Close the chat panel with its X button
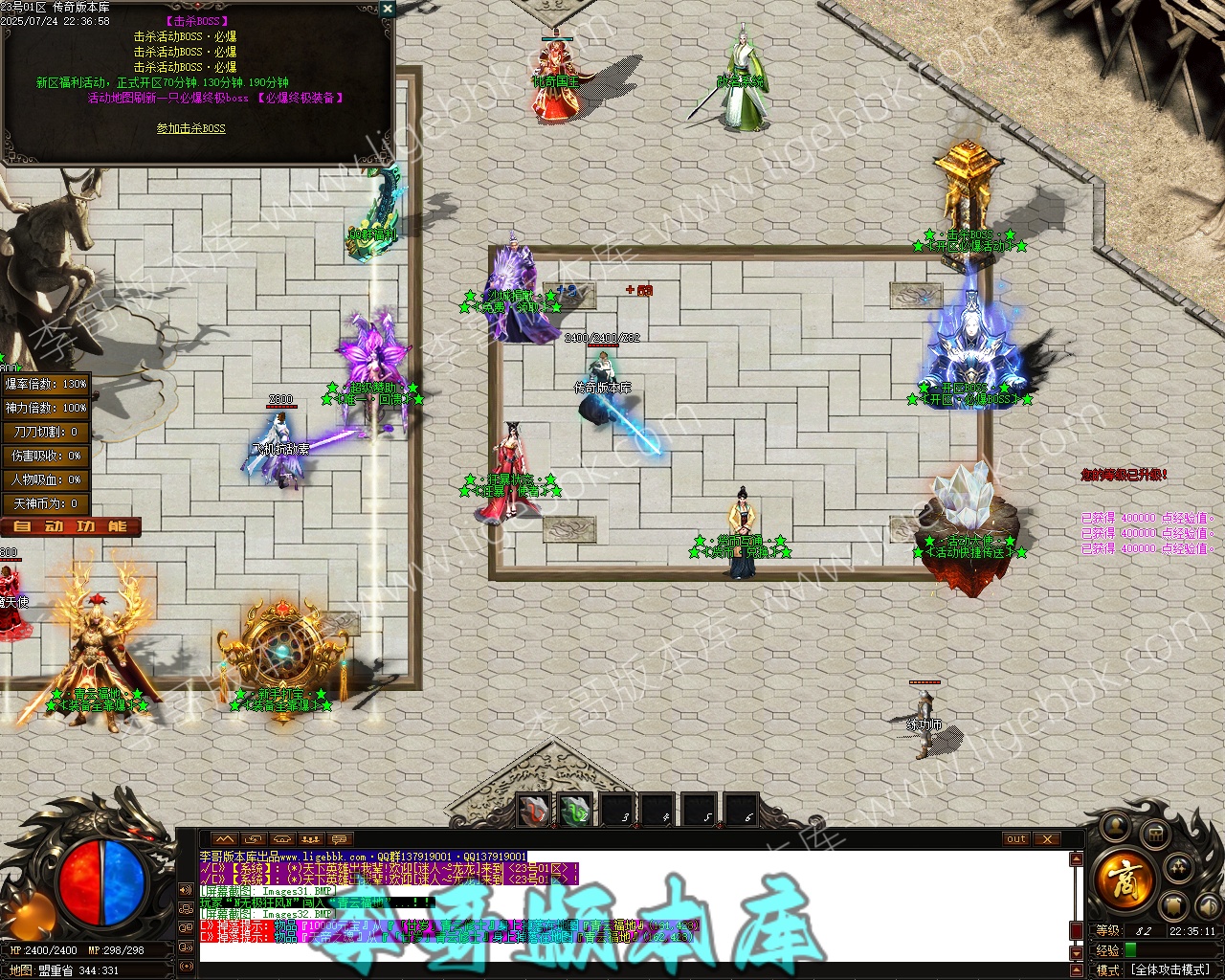Viewport: 1225px width, 980px height. click(1047, 839)
